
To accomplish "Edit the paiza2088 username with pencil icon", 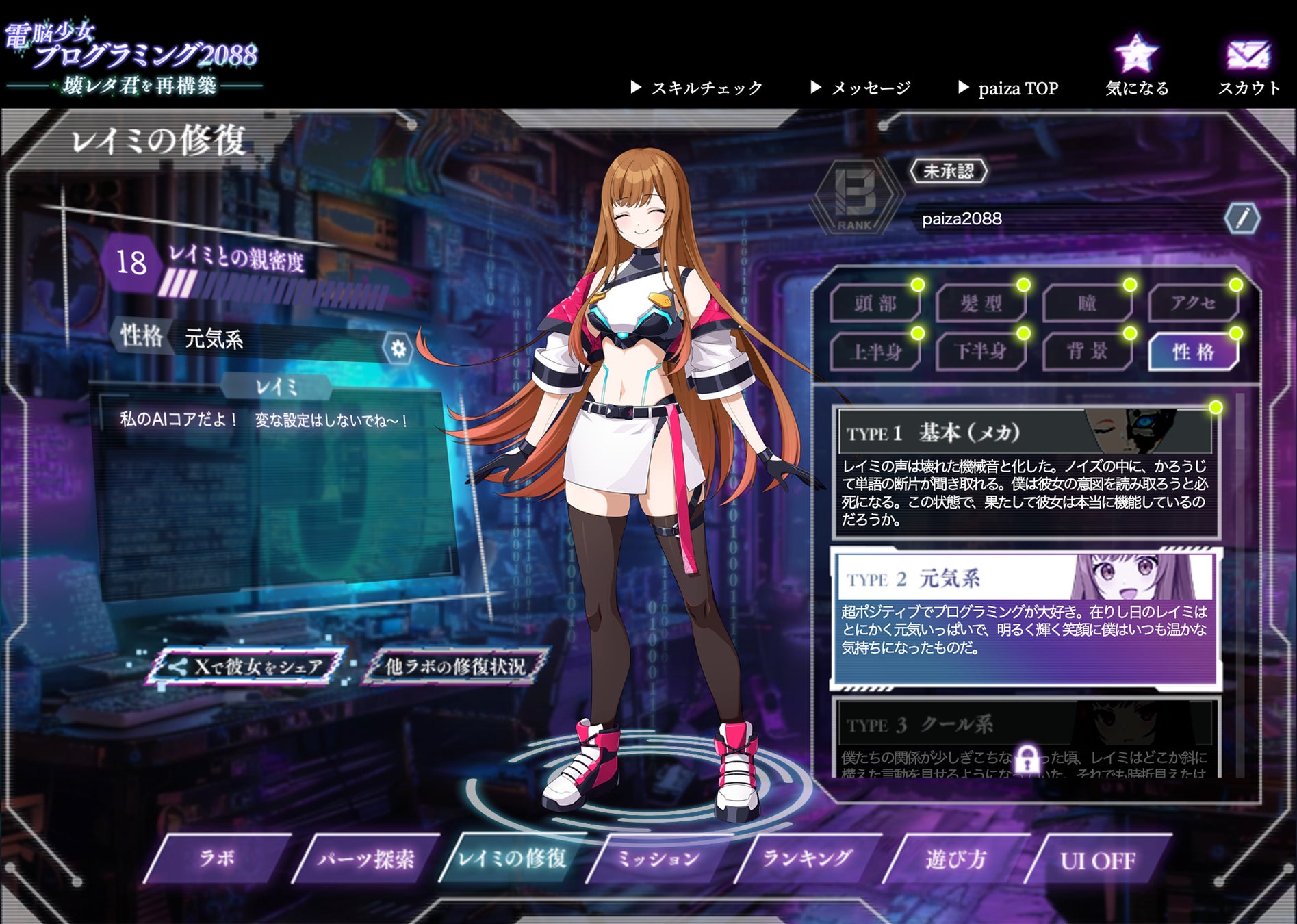I will pos(1242,219).
